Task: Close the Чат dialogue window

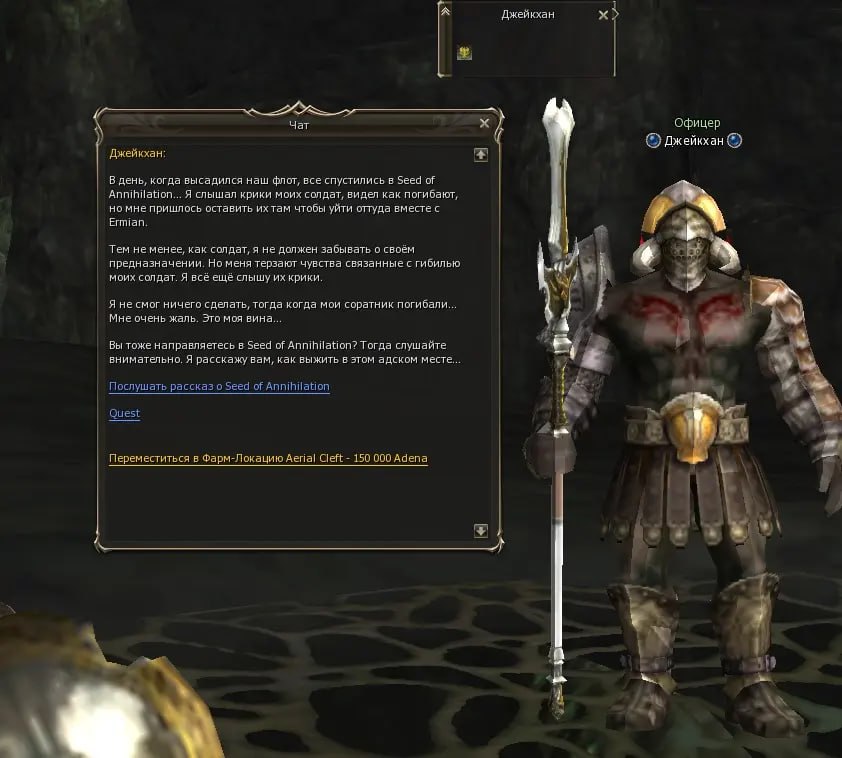Action: coord(484,123)
